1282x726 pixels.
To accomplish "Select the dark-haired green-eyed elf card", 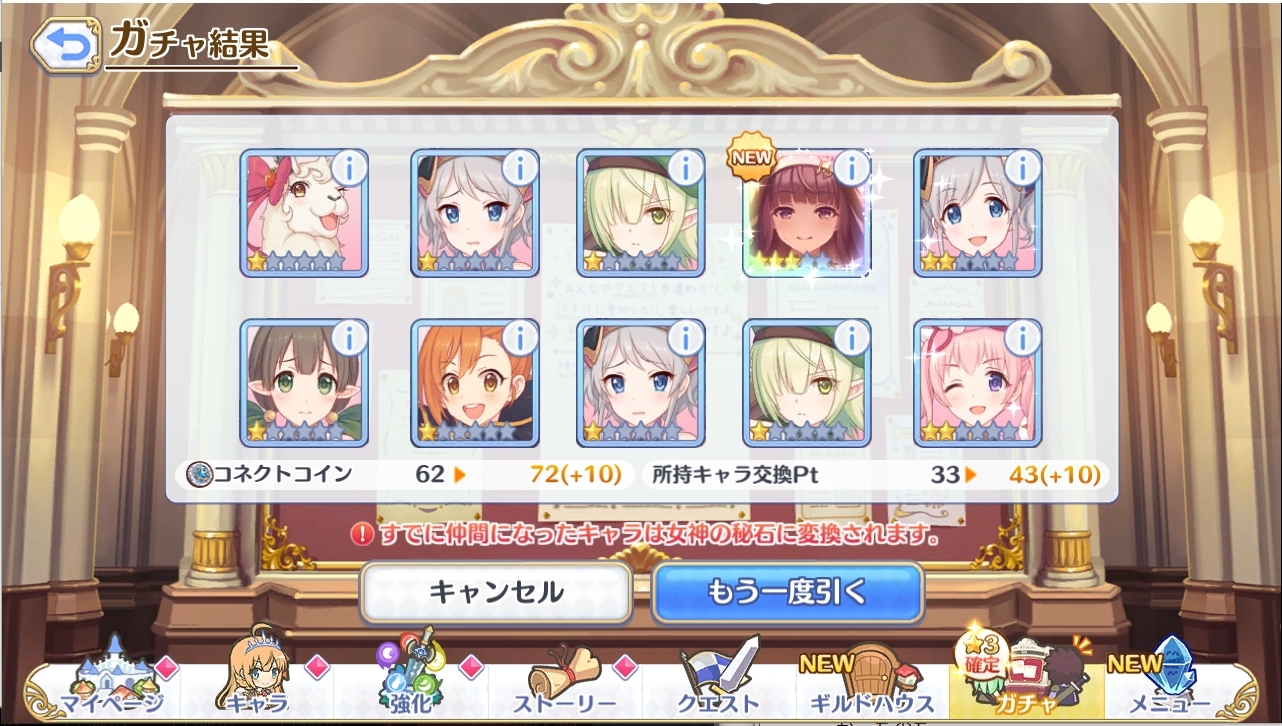I will (303, 383).
